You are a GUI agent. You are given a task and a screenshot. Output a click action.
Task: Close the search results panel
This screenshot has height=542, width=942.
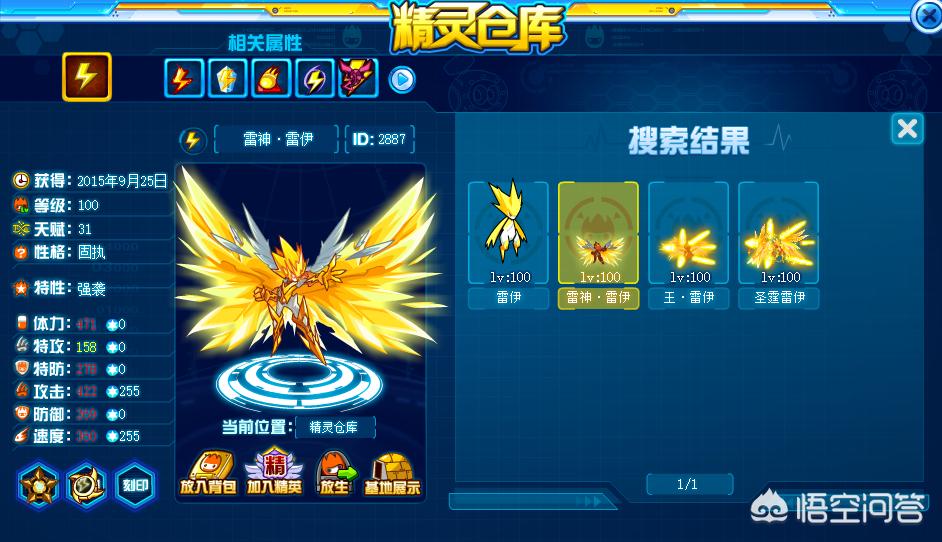907,129
